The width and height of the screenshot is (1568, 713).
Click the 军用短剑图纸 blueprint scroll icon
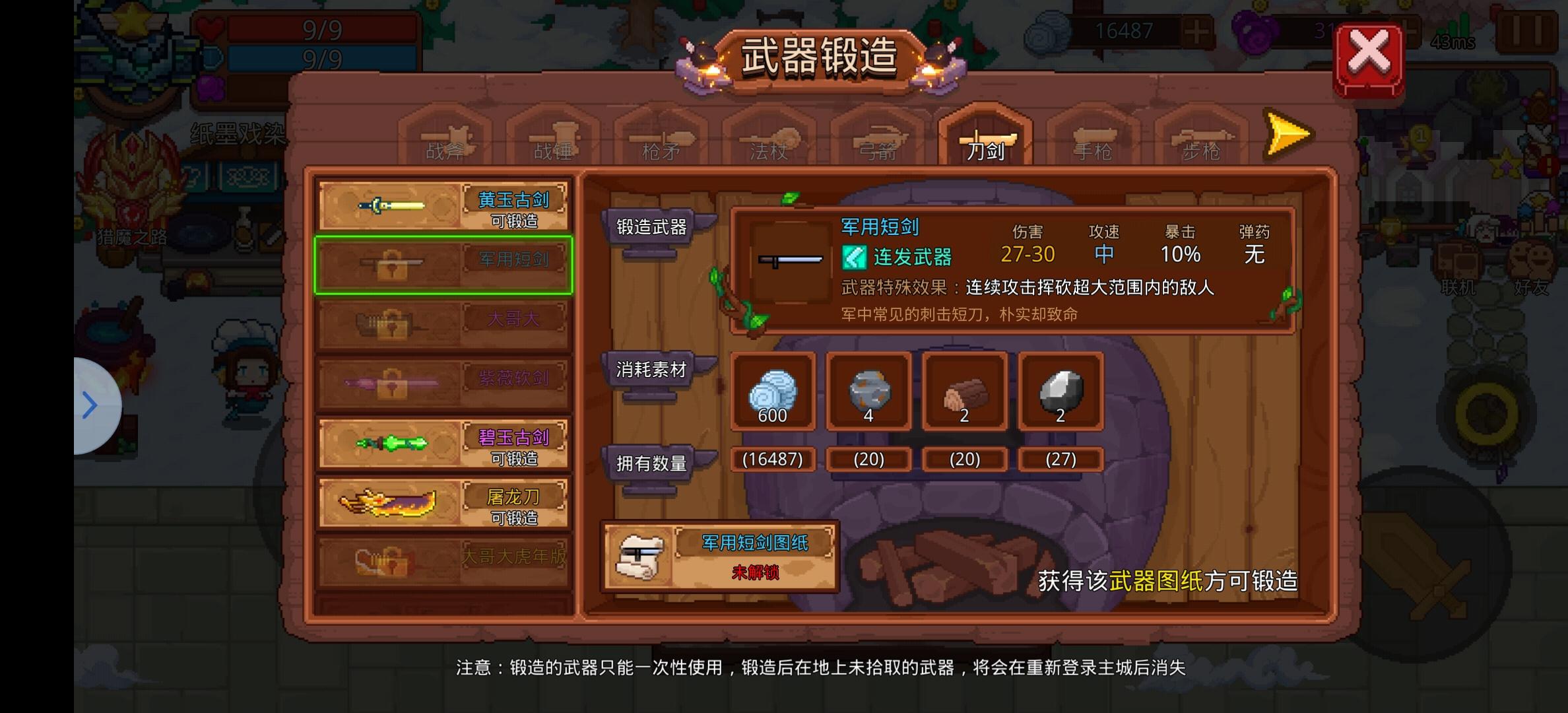tap(641, 558)
